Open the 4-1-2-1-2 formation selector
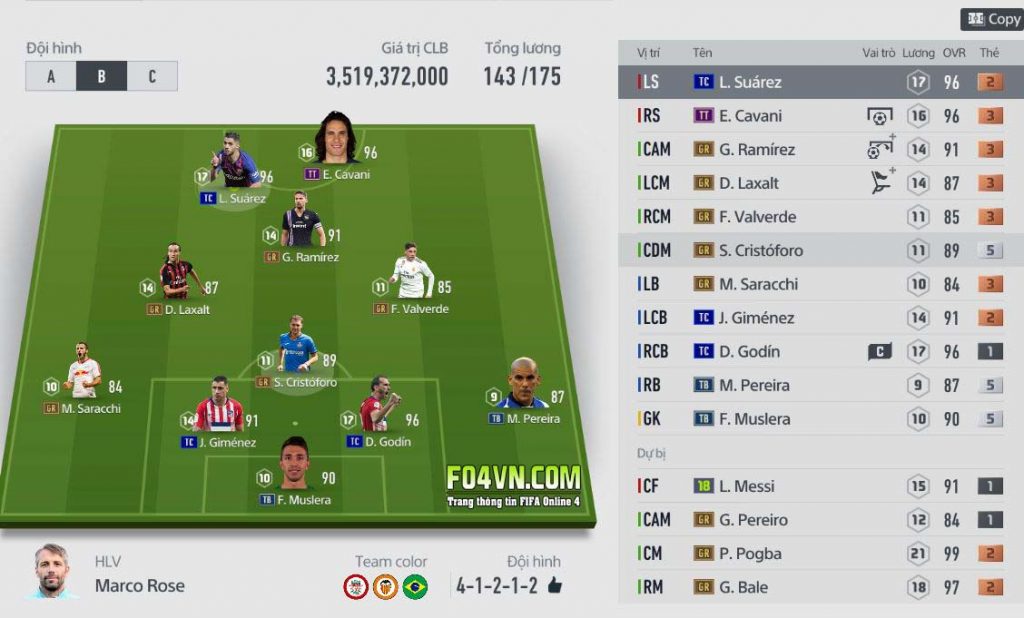1024x618 pixels. pos(507,586)
